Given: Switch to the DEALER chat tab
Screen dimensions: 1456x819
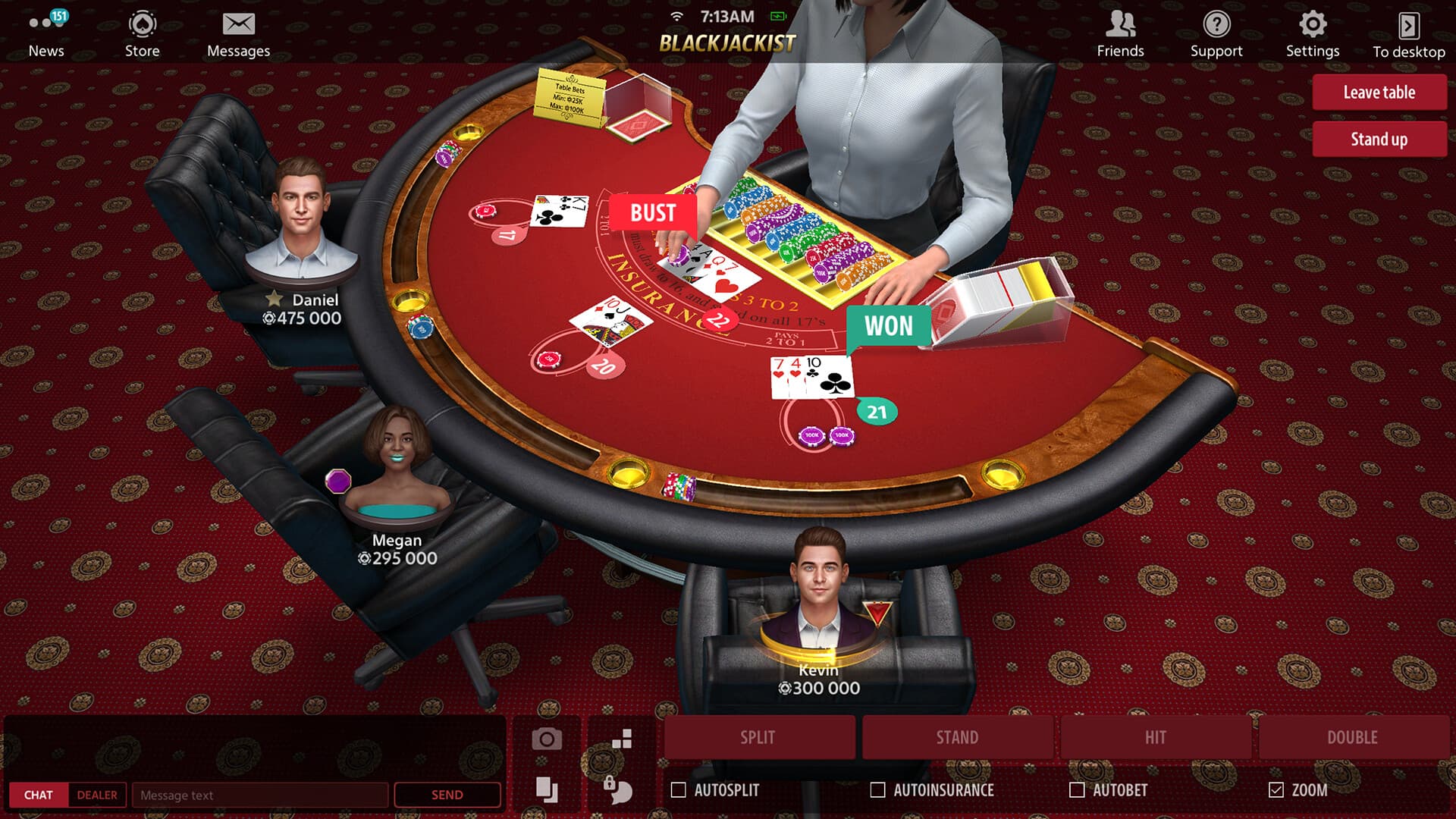Looking at the screenshot, I should pos(96,795).
